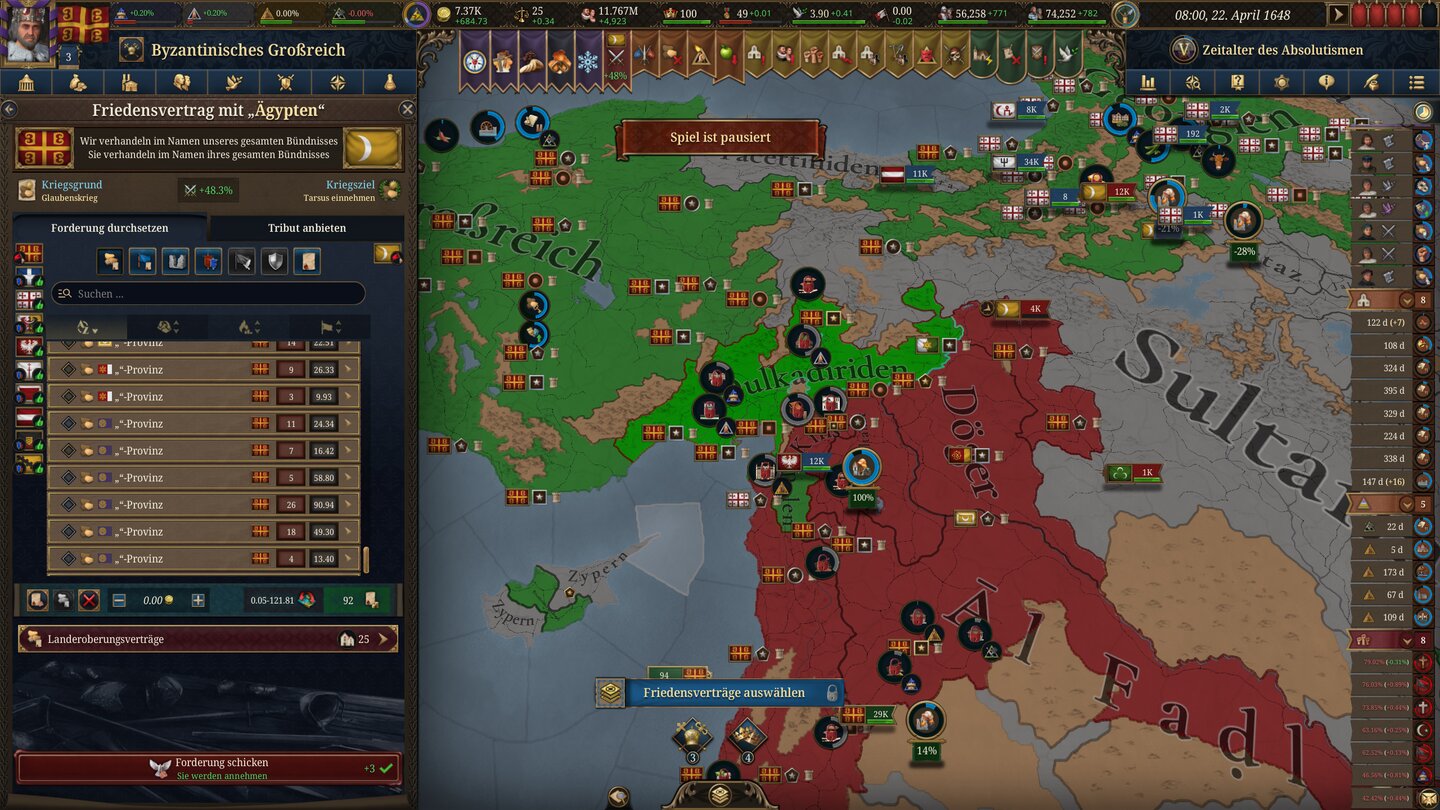Click the quill and ink treaties icon
This screenshot has width=1440, height=810.
[x=1372, y=82]
